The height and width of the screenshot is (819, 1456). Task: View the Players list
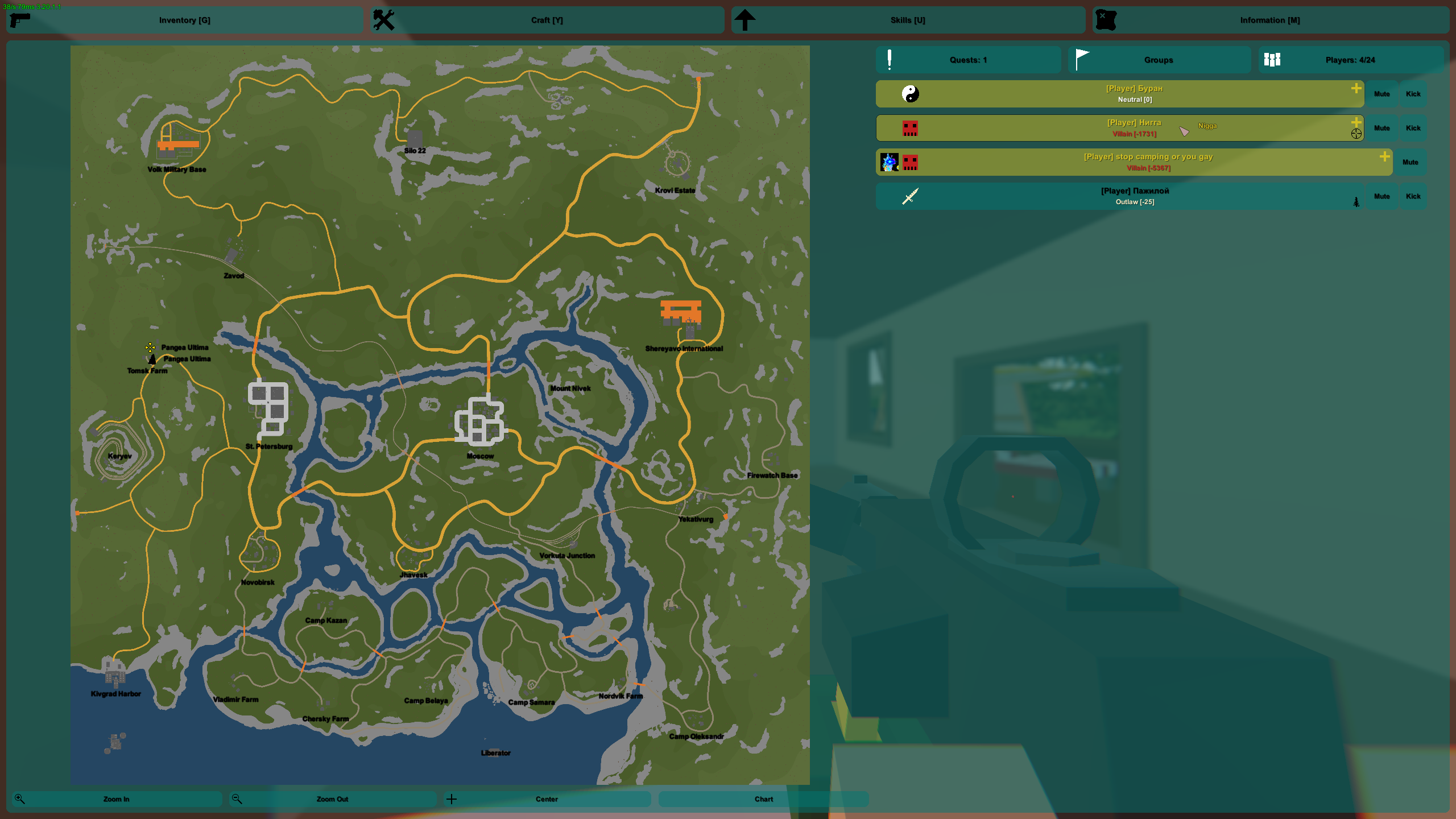(1350, 60)
